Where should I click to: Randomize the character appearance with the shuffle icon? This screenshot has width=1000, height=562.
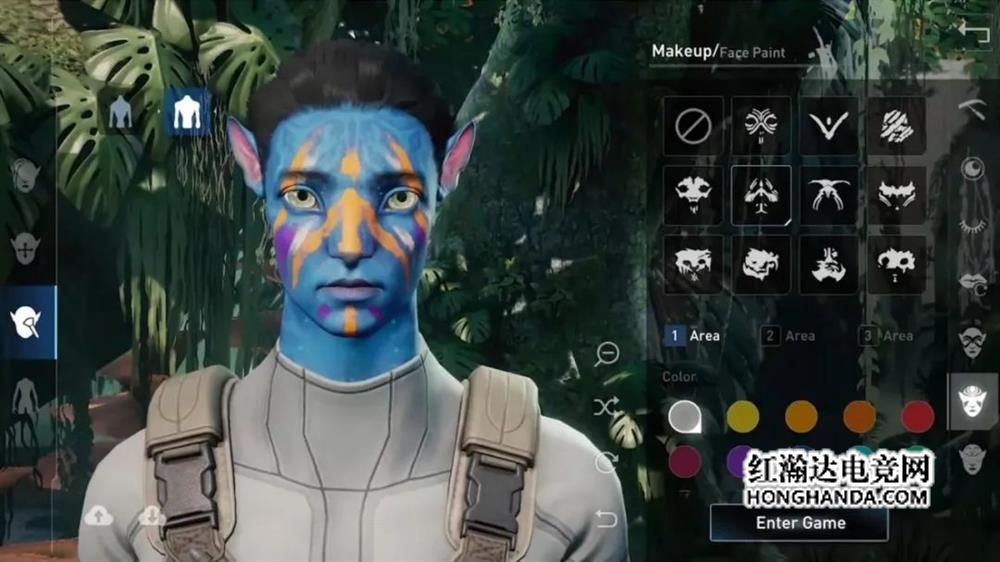[606, 407]
